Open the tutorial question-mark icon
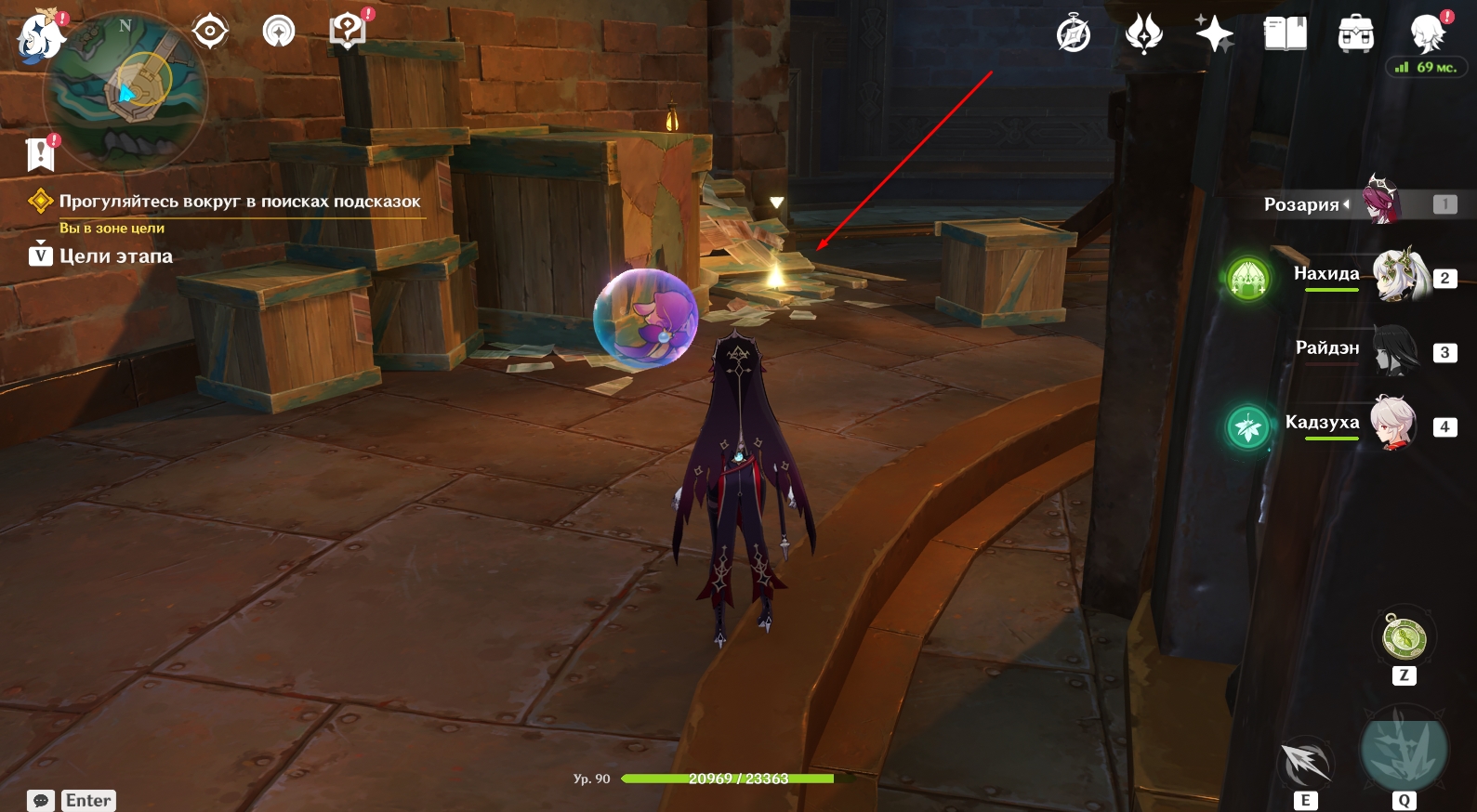 click(x=348, y=32)
